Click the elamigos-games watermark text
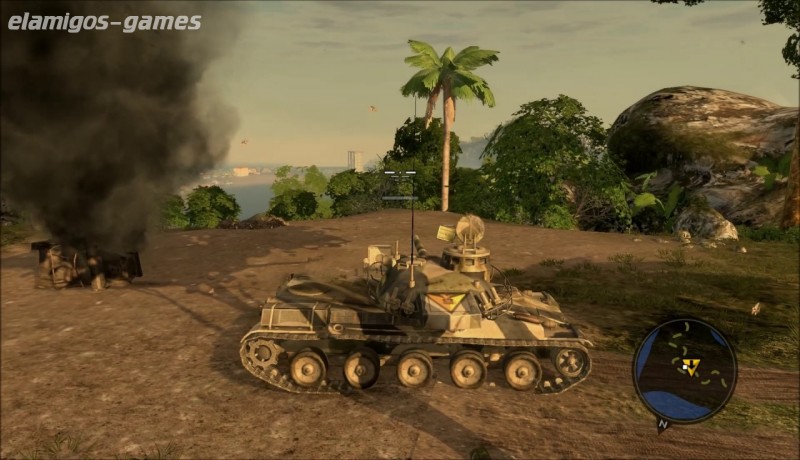Image resolution: width=800 pixels, height=460 pixels. pos(104,22)
